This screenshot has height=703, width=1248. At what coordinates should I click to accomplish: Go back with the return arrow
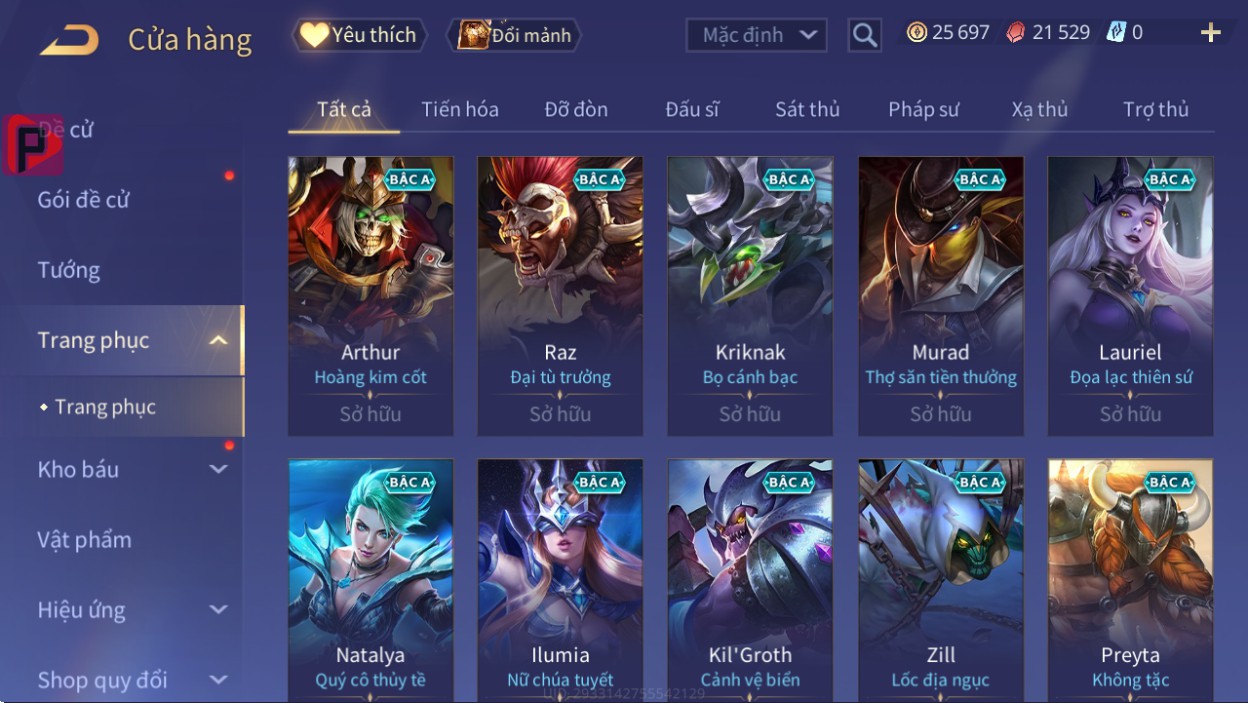69,40
